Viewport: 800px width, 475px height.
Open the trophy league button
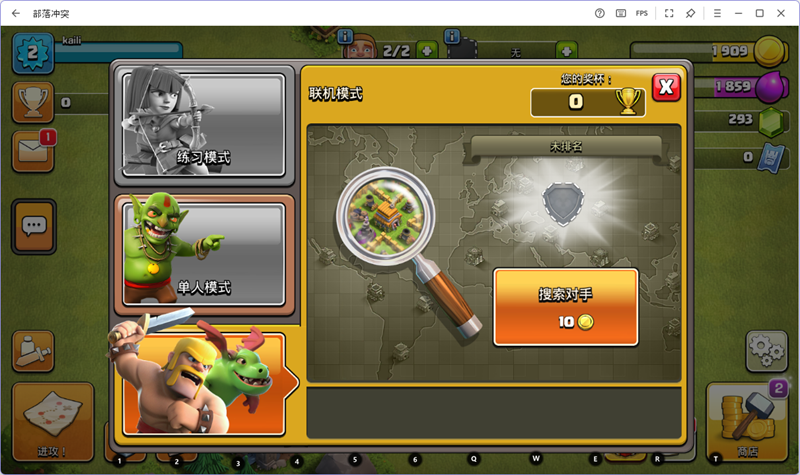[33, 101]
